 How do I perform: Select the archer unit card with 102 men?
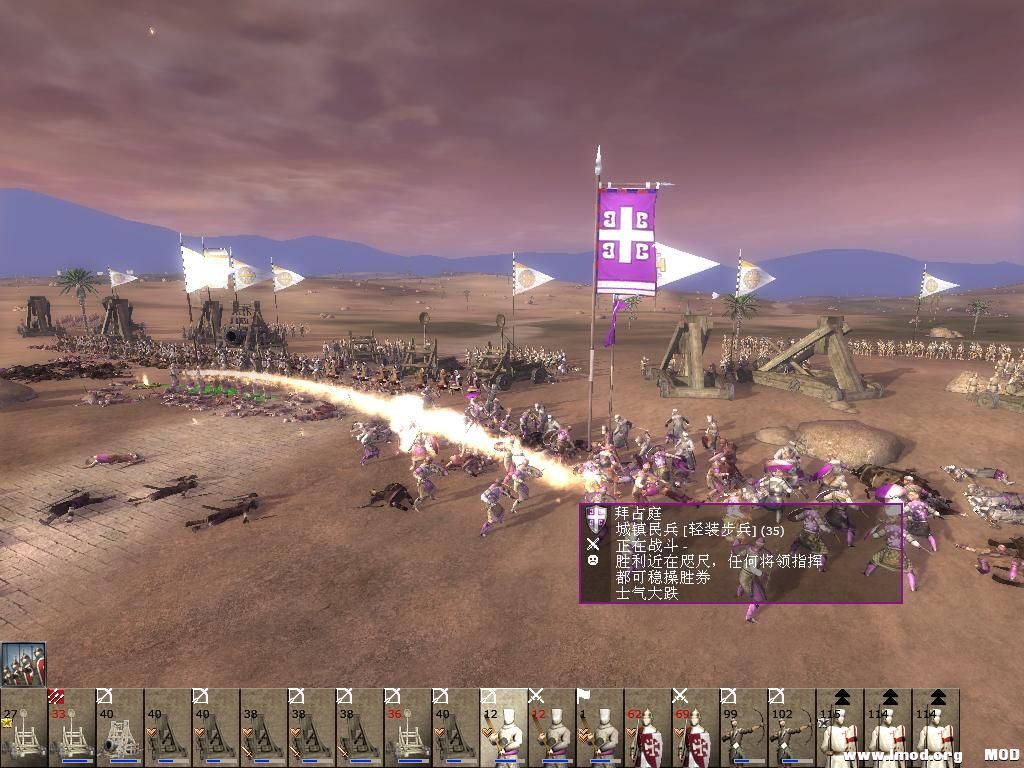(x=791, y=727)
